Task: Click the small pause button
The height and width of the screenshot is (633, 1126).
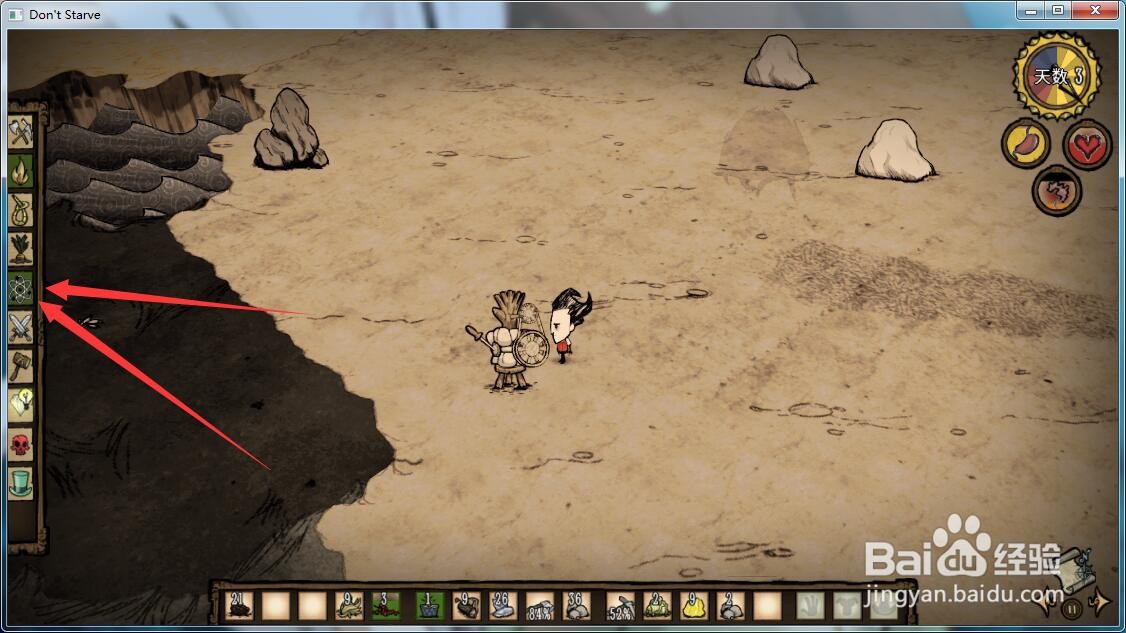Action: (1071, 606)
